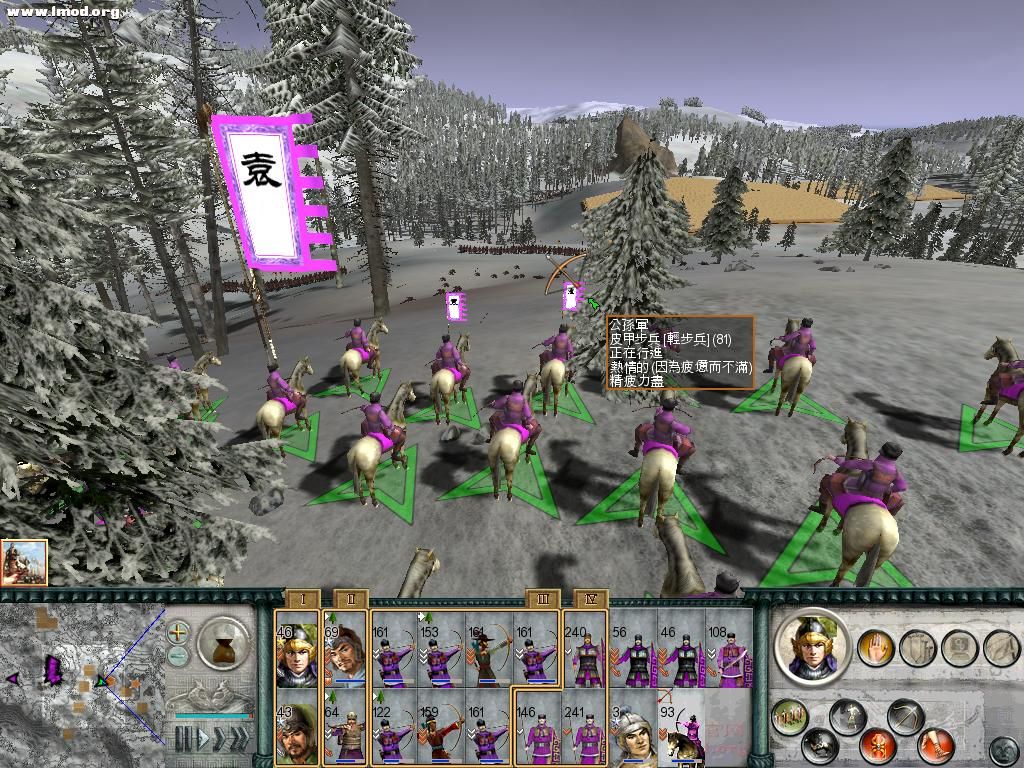Select group III tab
This screenshot has height=768, width=1024.
pyautogui.click(x=543, y=599)
